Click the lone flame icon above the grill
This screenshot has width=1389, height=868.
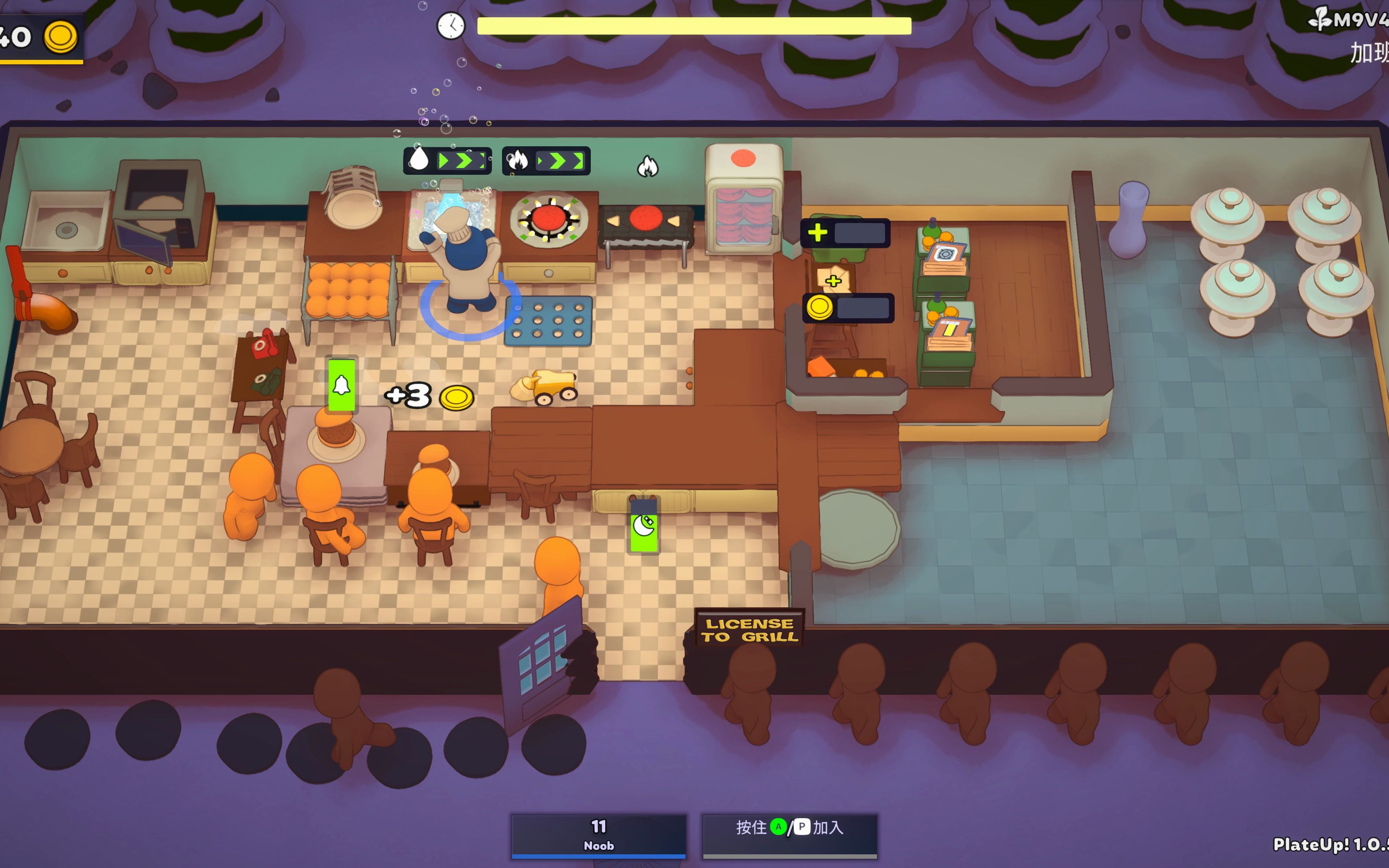[648, 167]
